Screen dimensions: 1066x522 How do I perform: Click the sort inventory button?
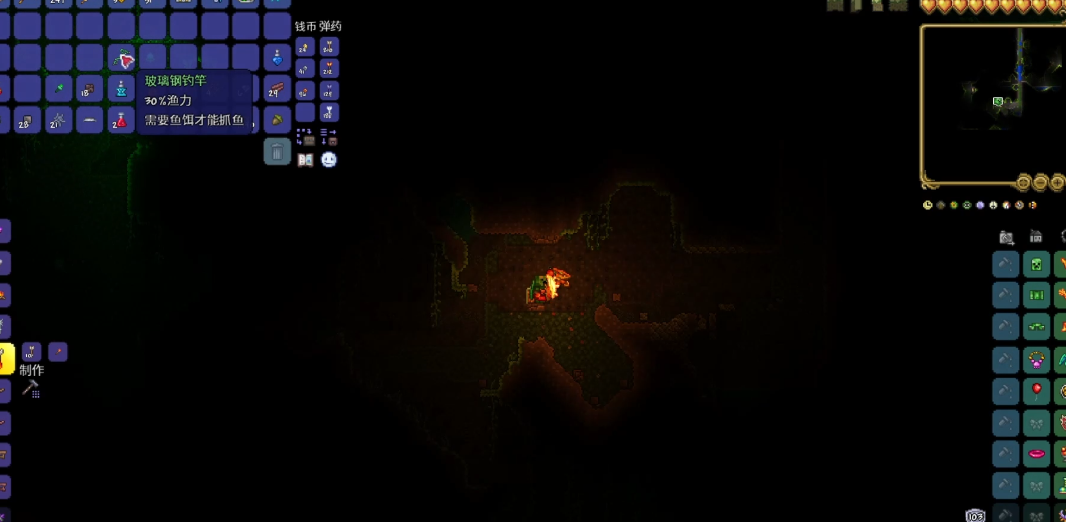[329, 136]
